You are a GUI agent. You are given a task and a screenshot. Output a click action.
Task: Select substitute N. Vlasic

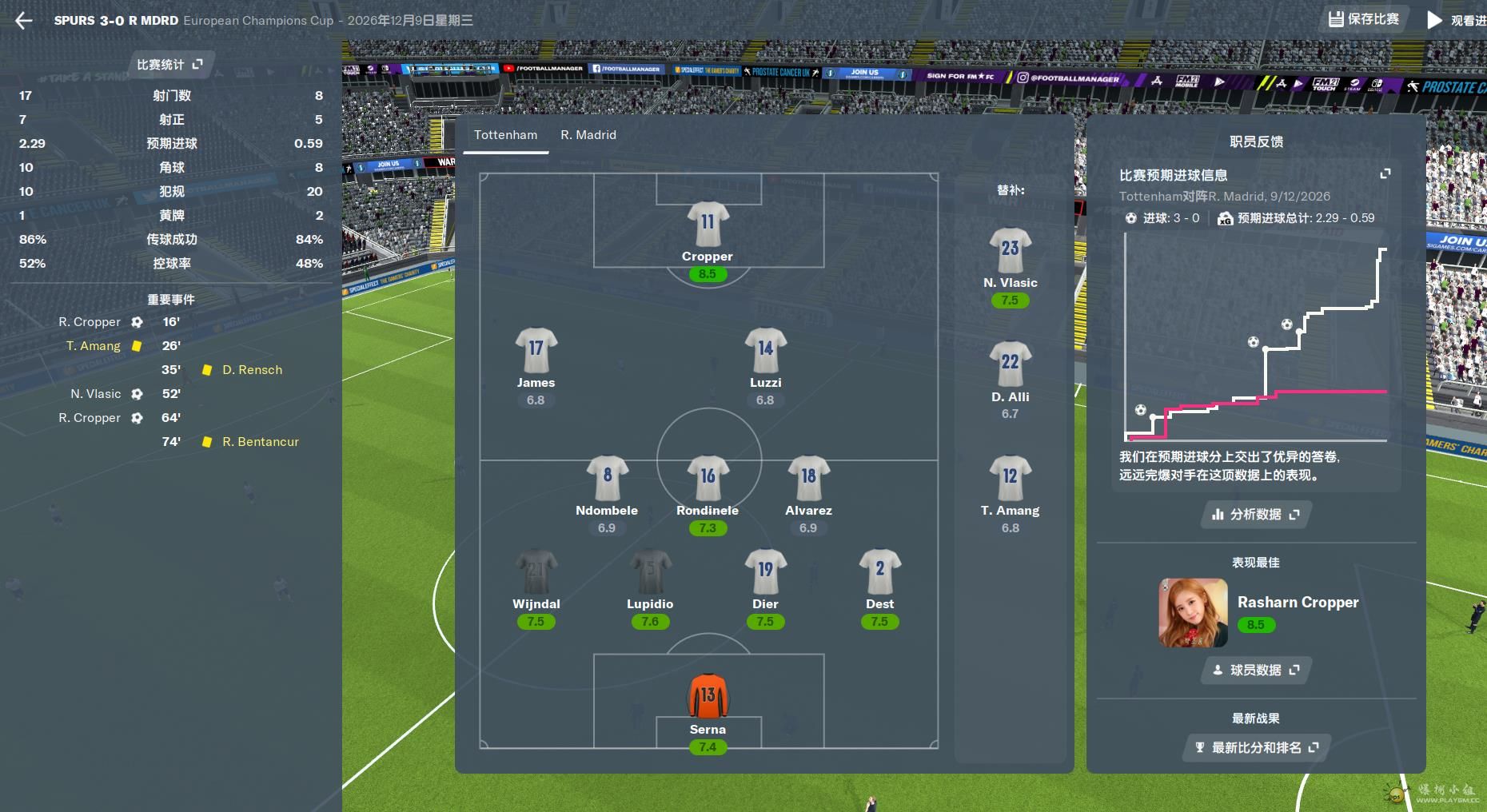[x=1010, y=250]
